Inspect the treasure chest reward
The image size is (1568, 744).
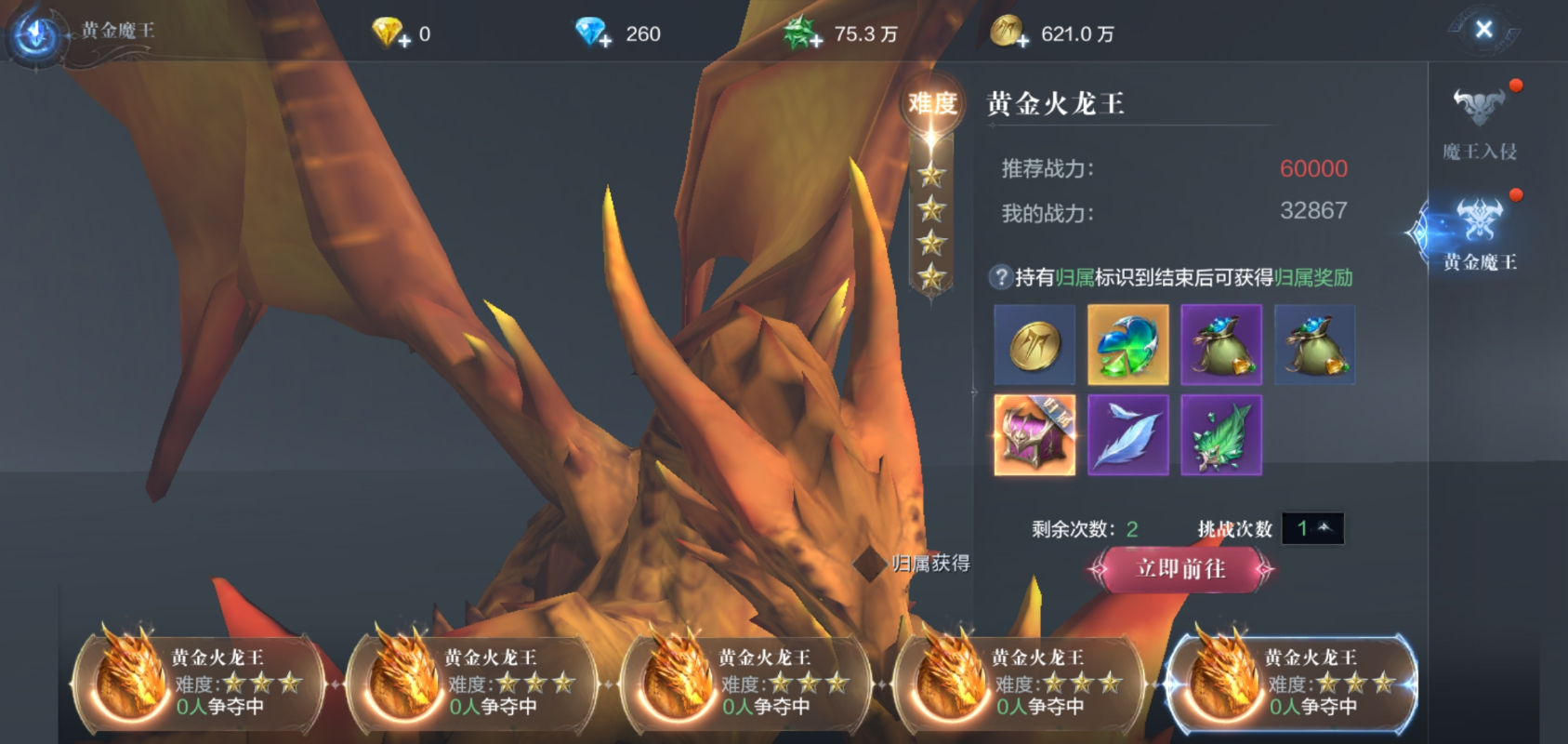[1034, 435]
